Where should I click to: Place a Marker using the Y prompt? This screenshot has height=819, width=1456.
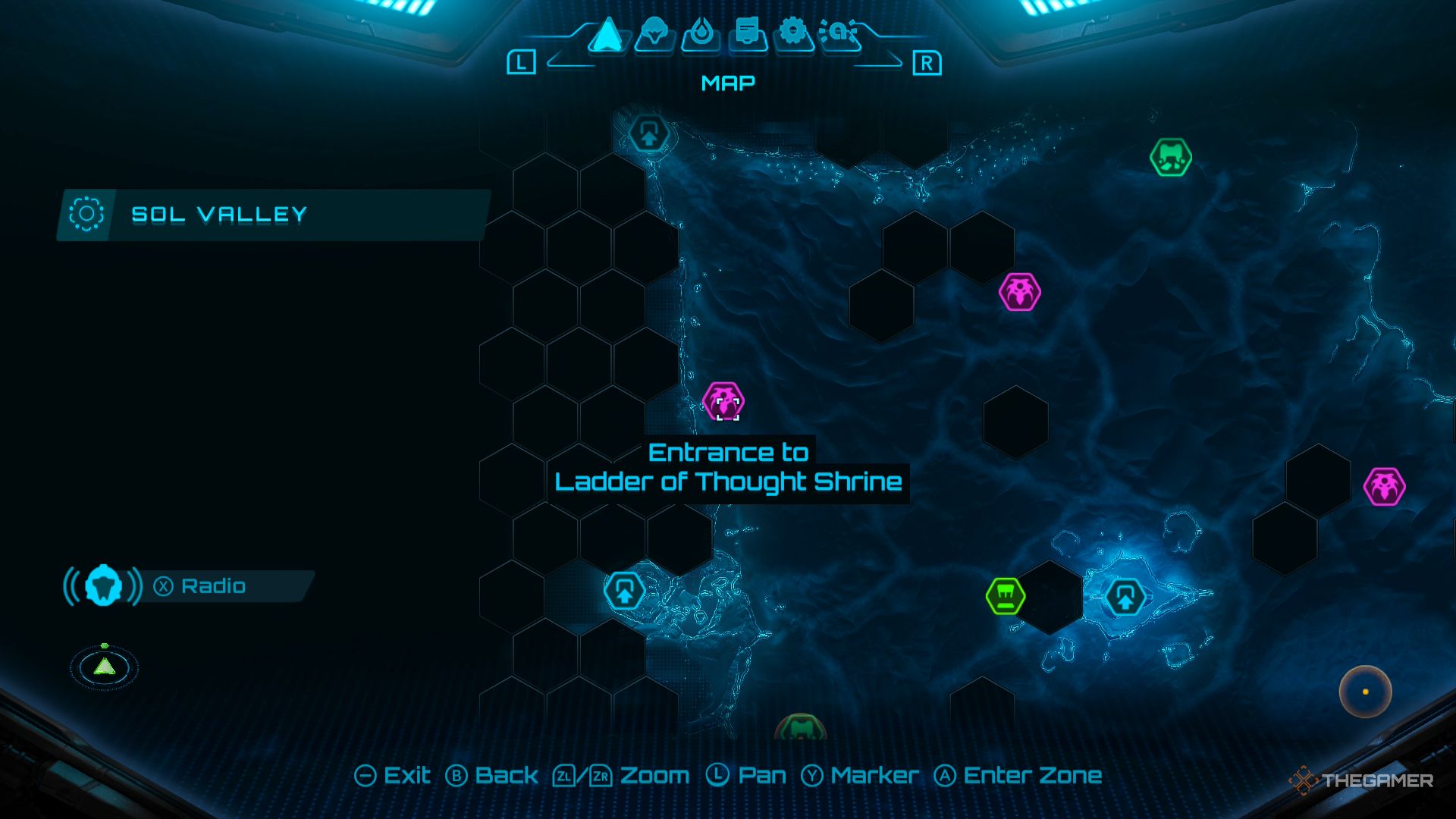coord(861,776)
